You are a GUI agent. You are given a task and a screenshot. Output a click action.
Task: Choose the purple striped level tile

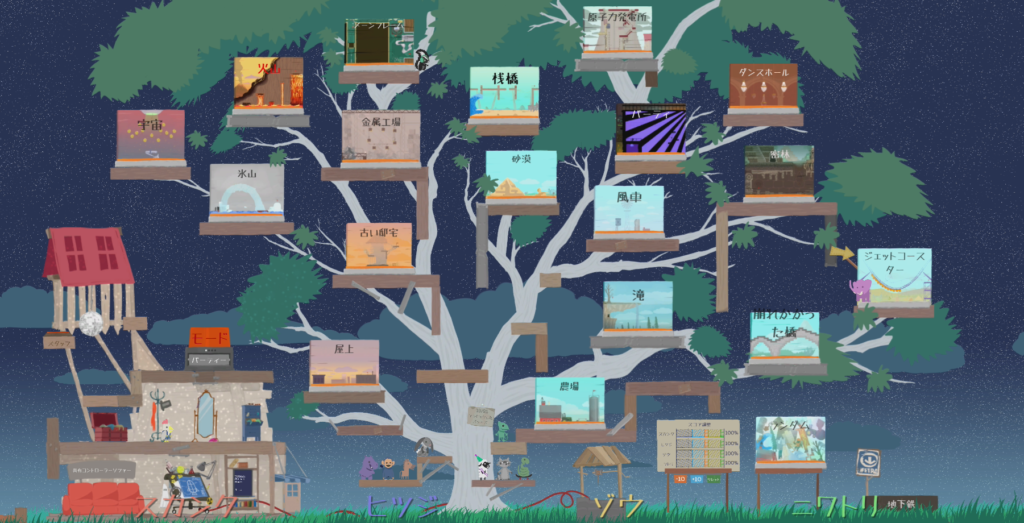pyautogui.click(x=651, y=129)
